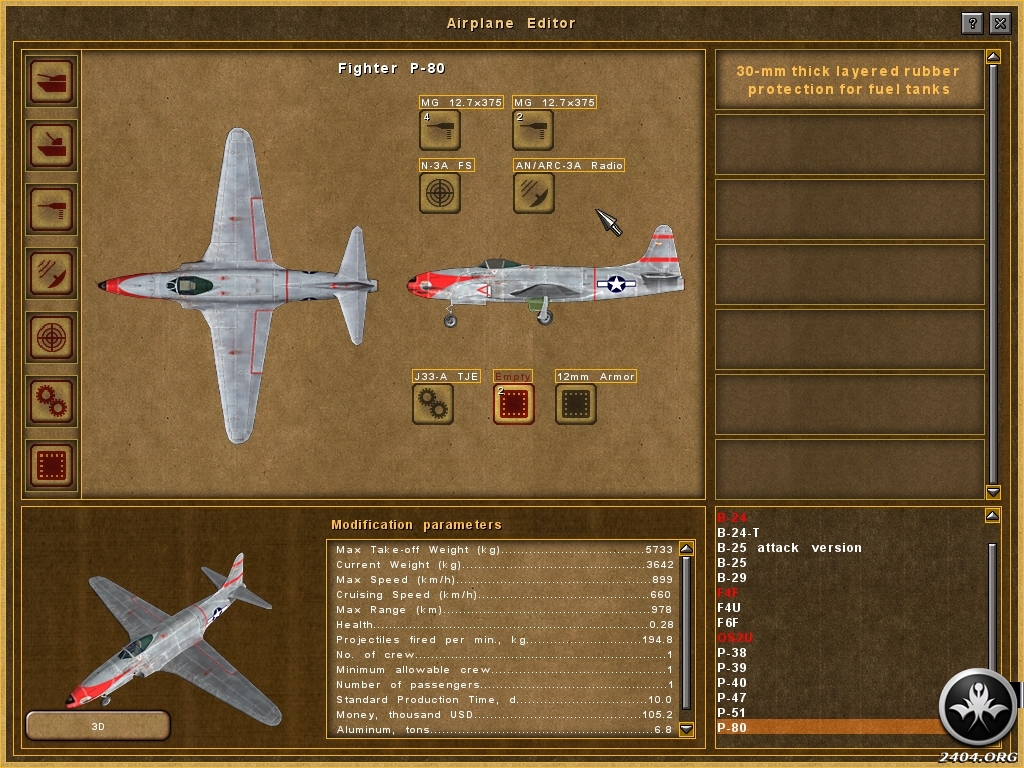The width and height of the screenshot is (1024, 768).
Task: Select the B-29 in the aircraft list
Action: click(x=732, y=578)
